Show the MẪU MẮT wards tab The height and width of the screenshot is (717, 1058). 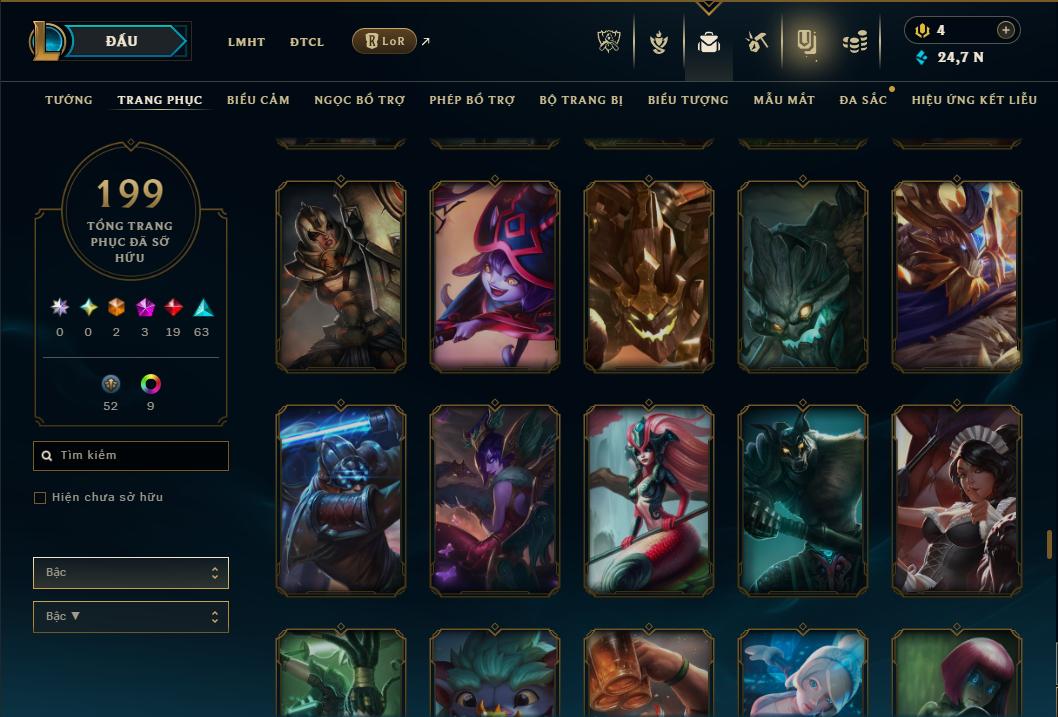784,100
